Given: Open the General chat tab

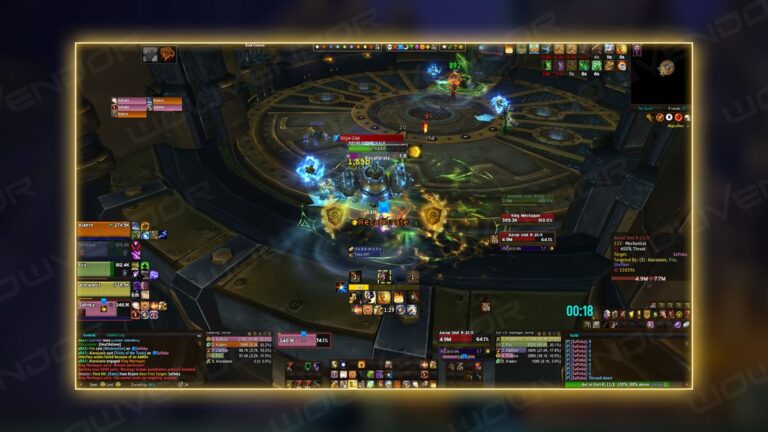Looking at the screenshot, I should point(89,335).
